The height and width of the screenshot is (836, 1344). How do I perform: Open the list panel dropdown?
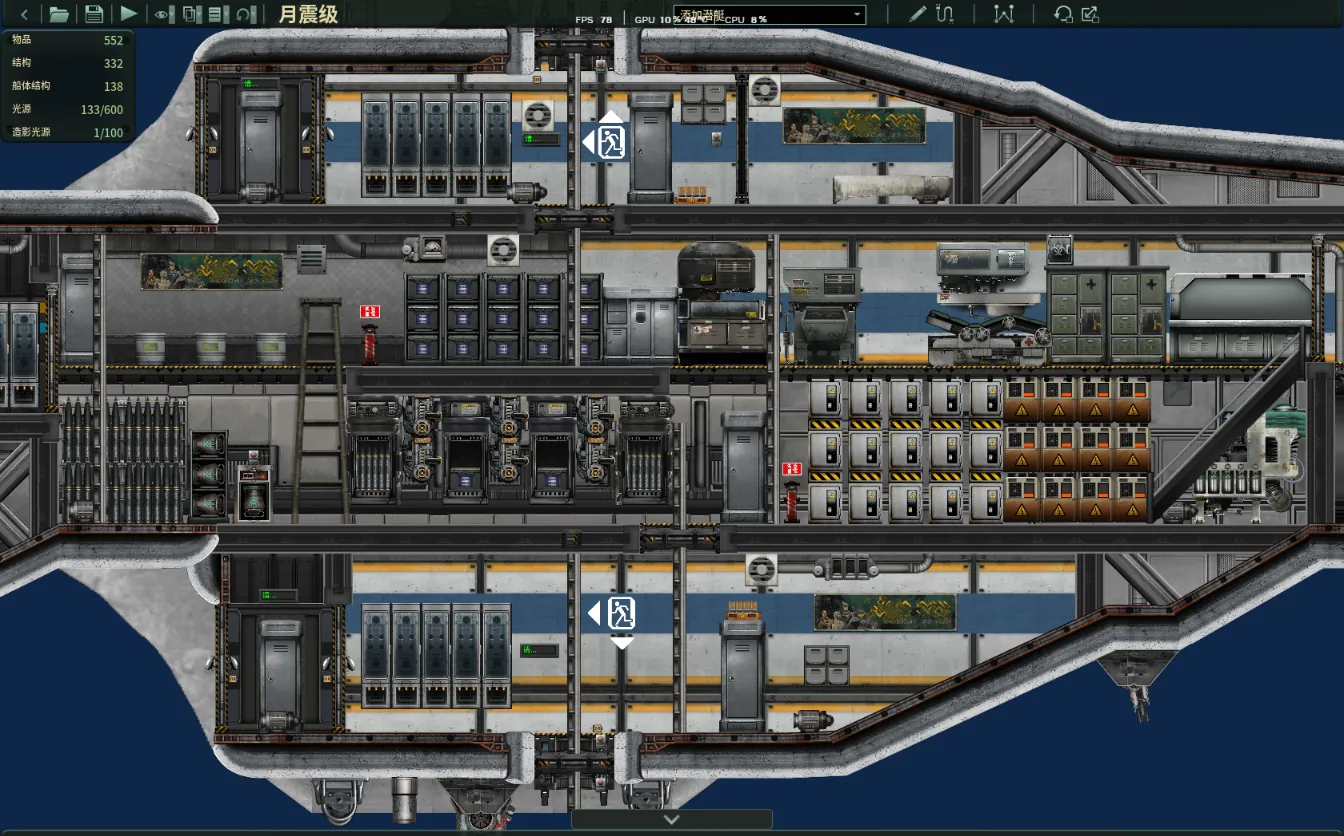coord(217,14)
